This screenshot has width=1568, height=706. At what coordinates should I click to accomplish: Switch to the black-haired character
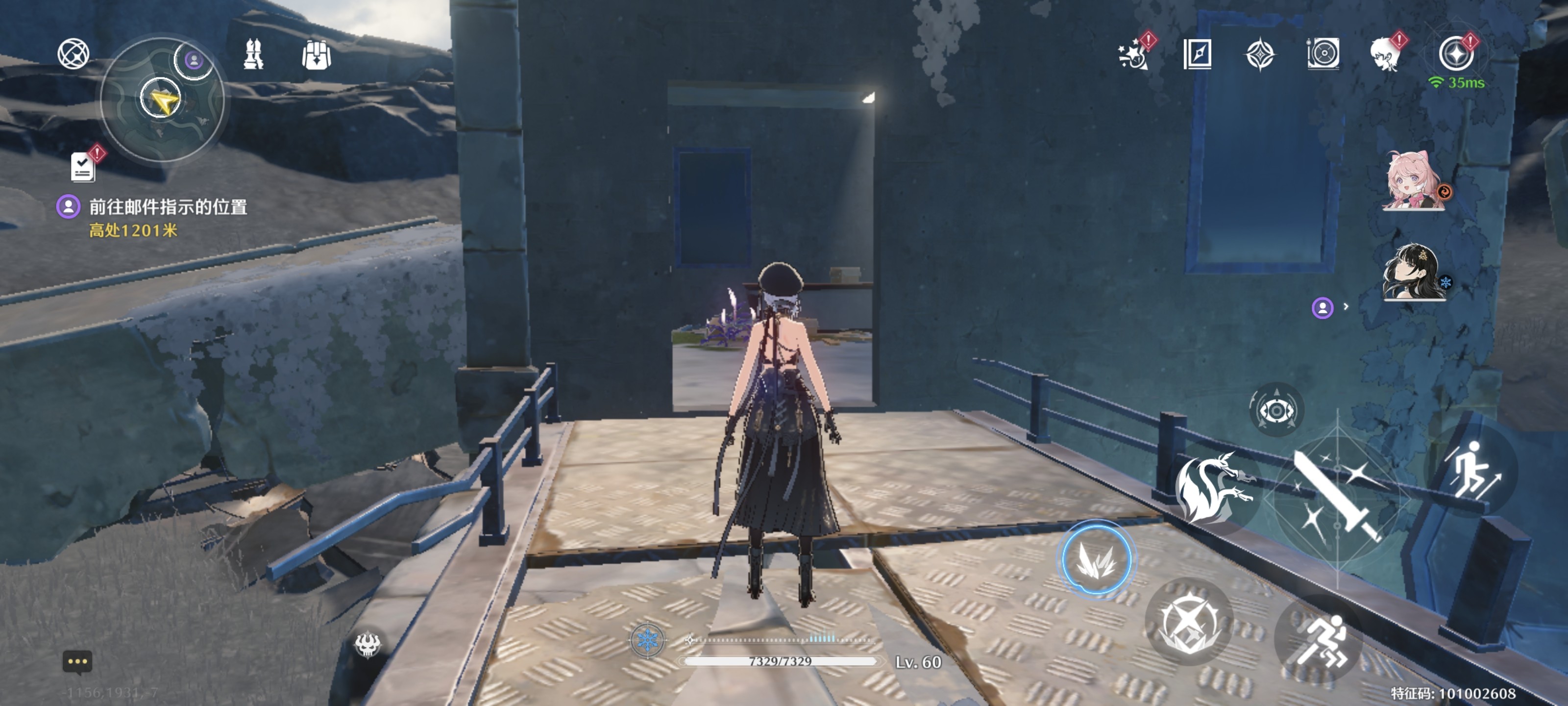1412,272
